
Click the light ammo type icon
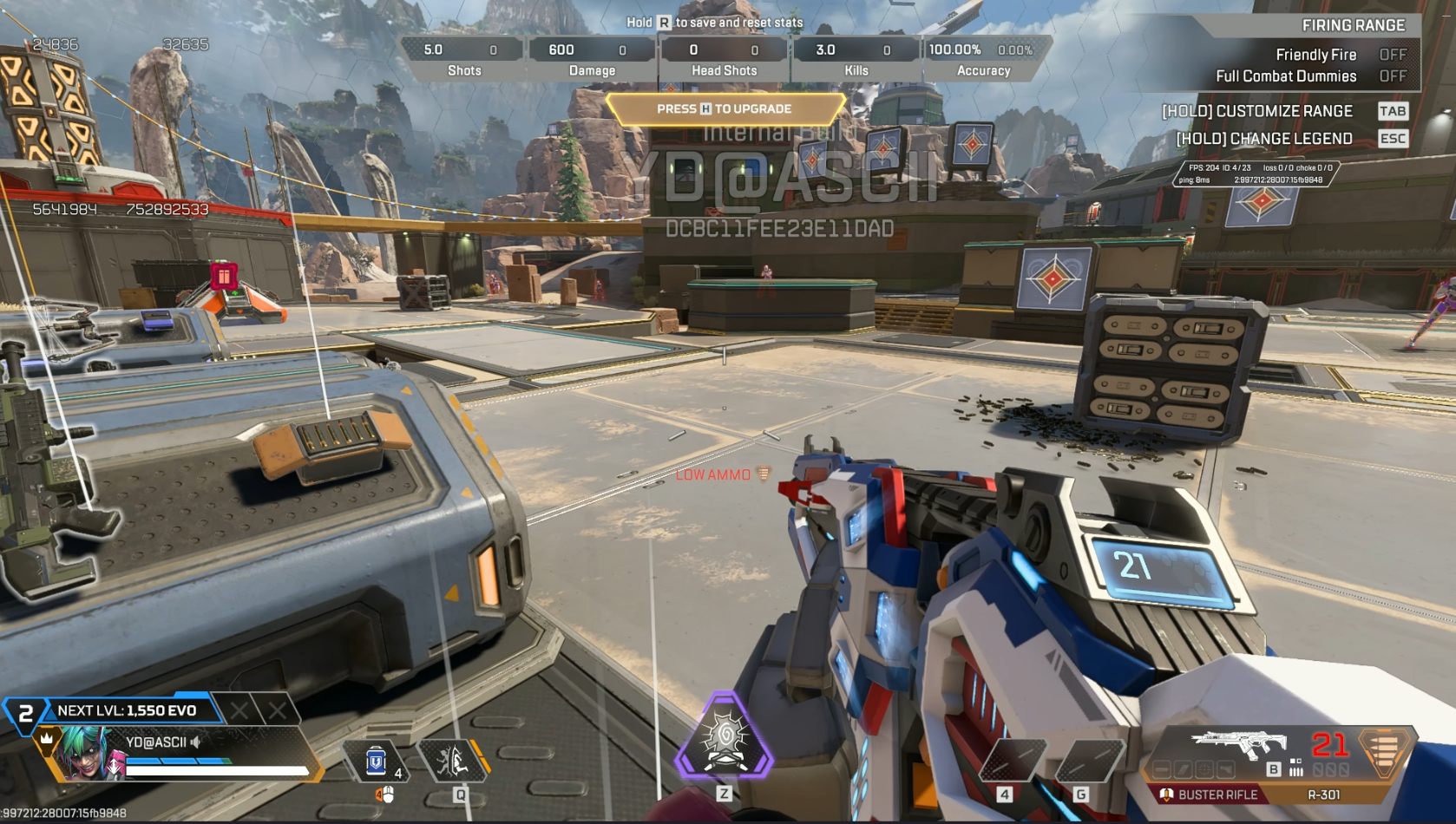(x=1384, y=750)
